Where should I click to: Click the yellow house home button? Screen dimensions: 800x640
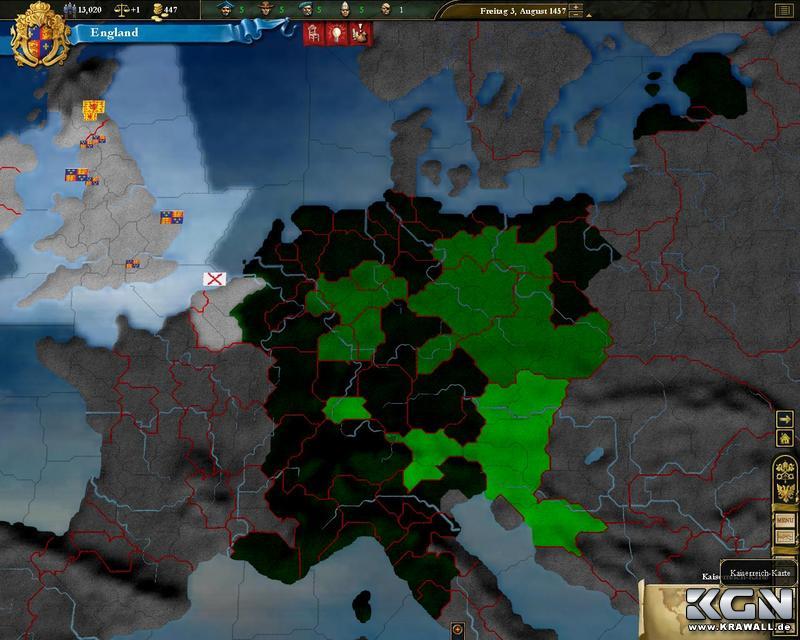(x=786, y=437)
